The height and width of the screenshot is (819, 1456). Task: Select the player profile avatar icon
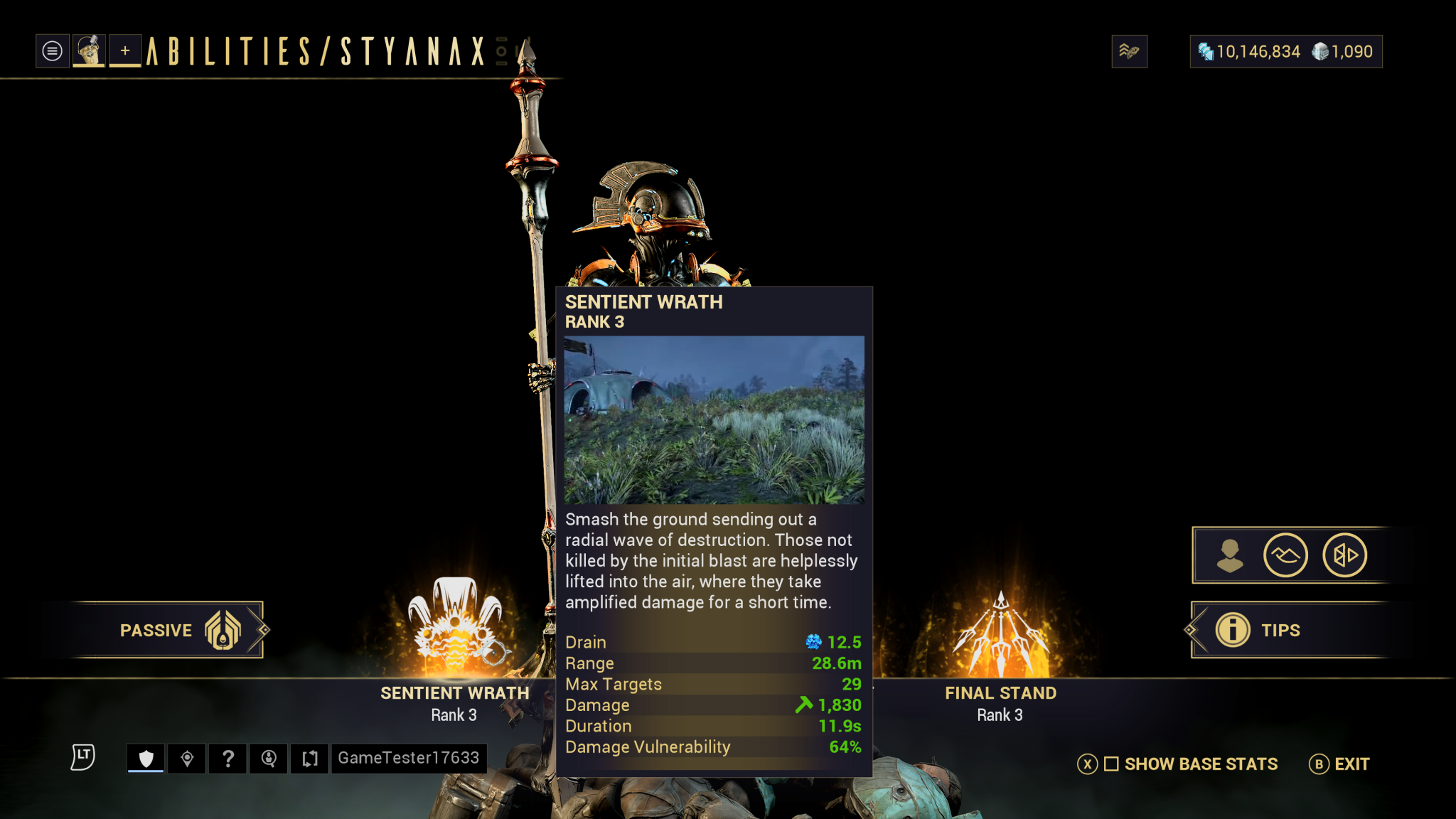tap(89, 51)
